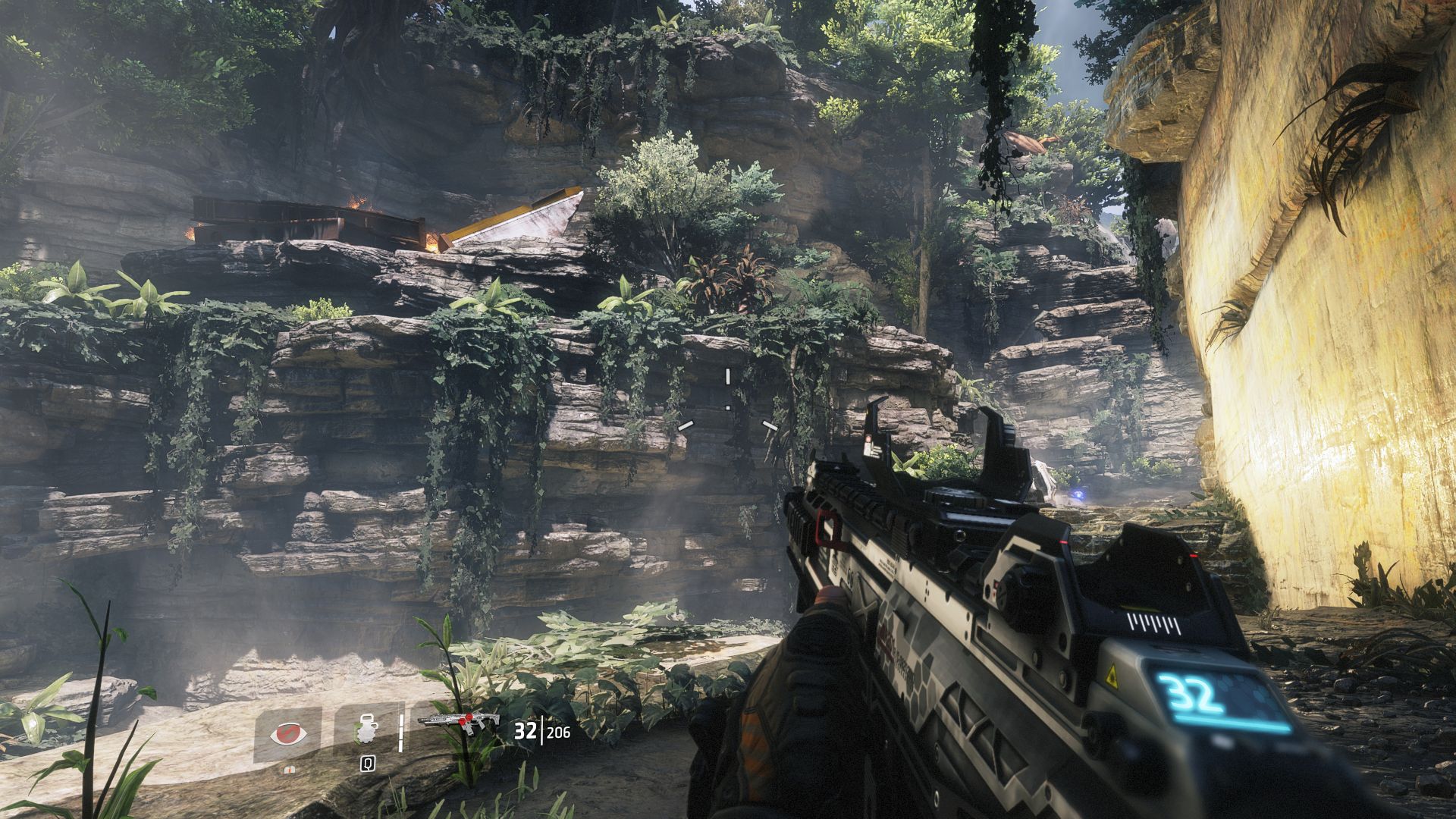Viewport: 1456px width, 819px height.
Task: Select the grenade ordnance slot
Action: pyautogui.click(x=365, y=731)
